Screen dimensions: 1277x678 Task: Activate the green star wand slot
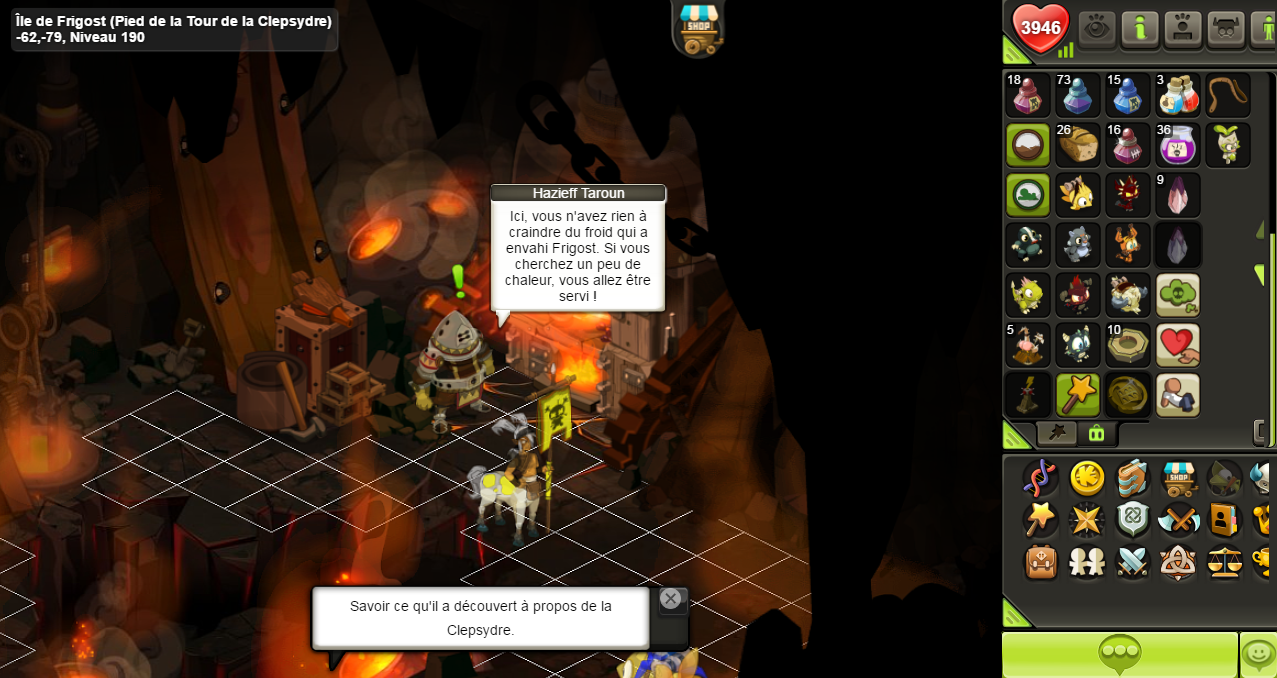(1078, 395)
